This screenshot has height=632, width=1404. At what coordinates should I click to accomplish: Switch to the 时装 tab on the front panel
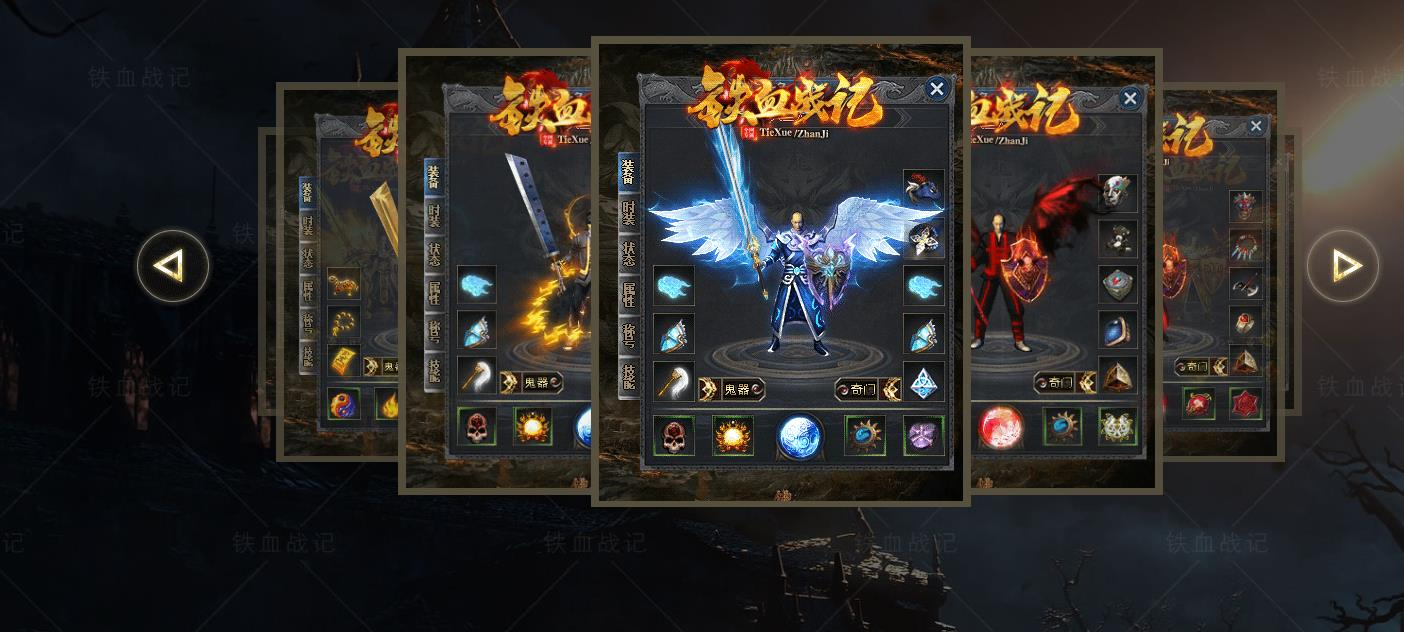pyautogui.click(x=628, y=213)
